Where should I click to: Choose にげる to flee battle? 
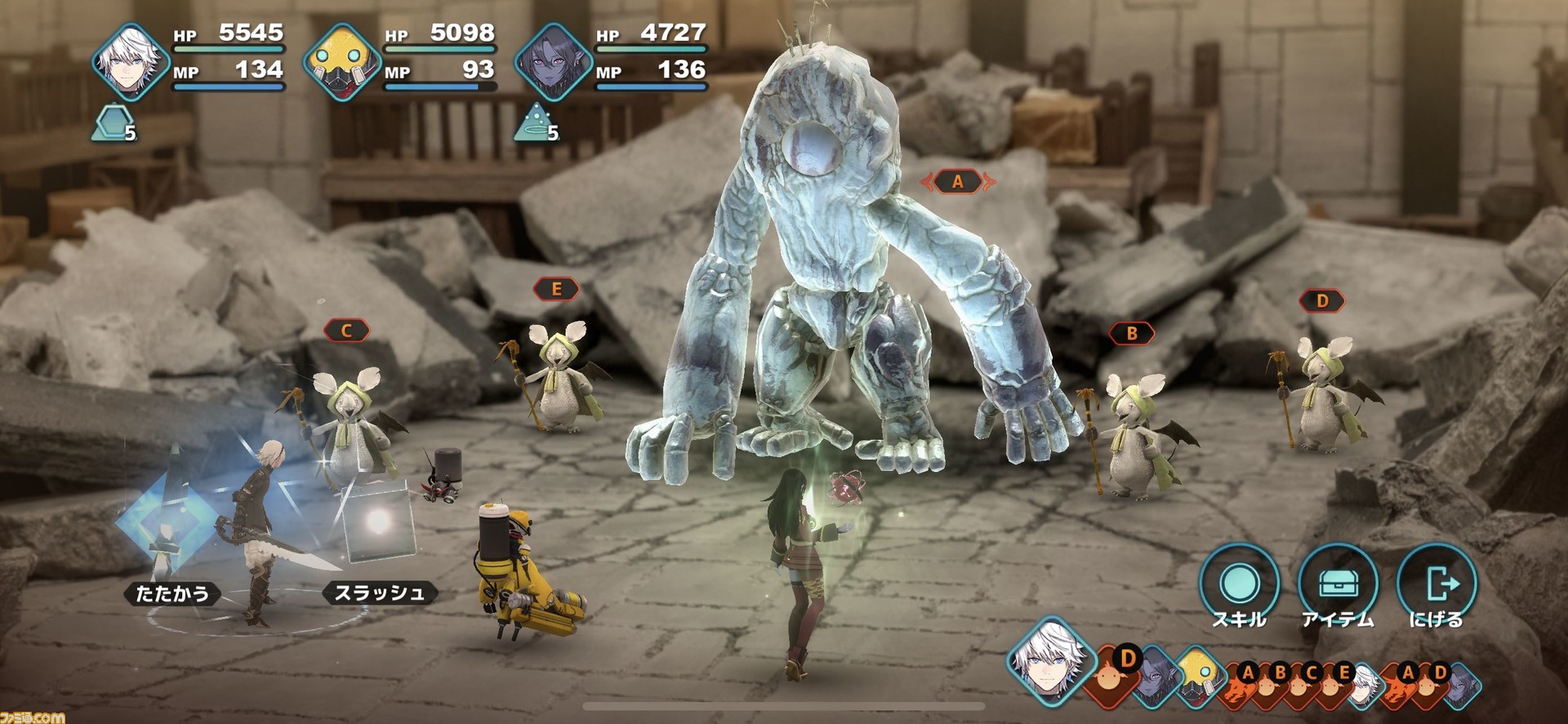1436,587
